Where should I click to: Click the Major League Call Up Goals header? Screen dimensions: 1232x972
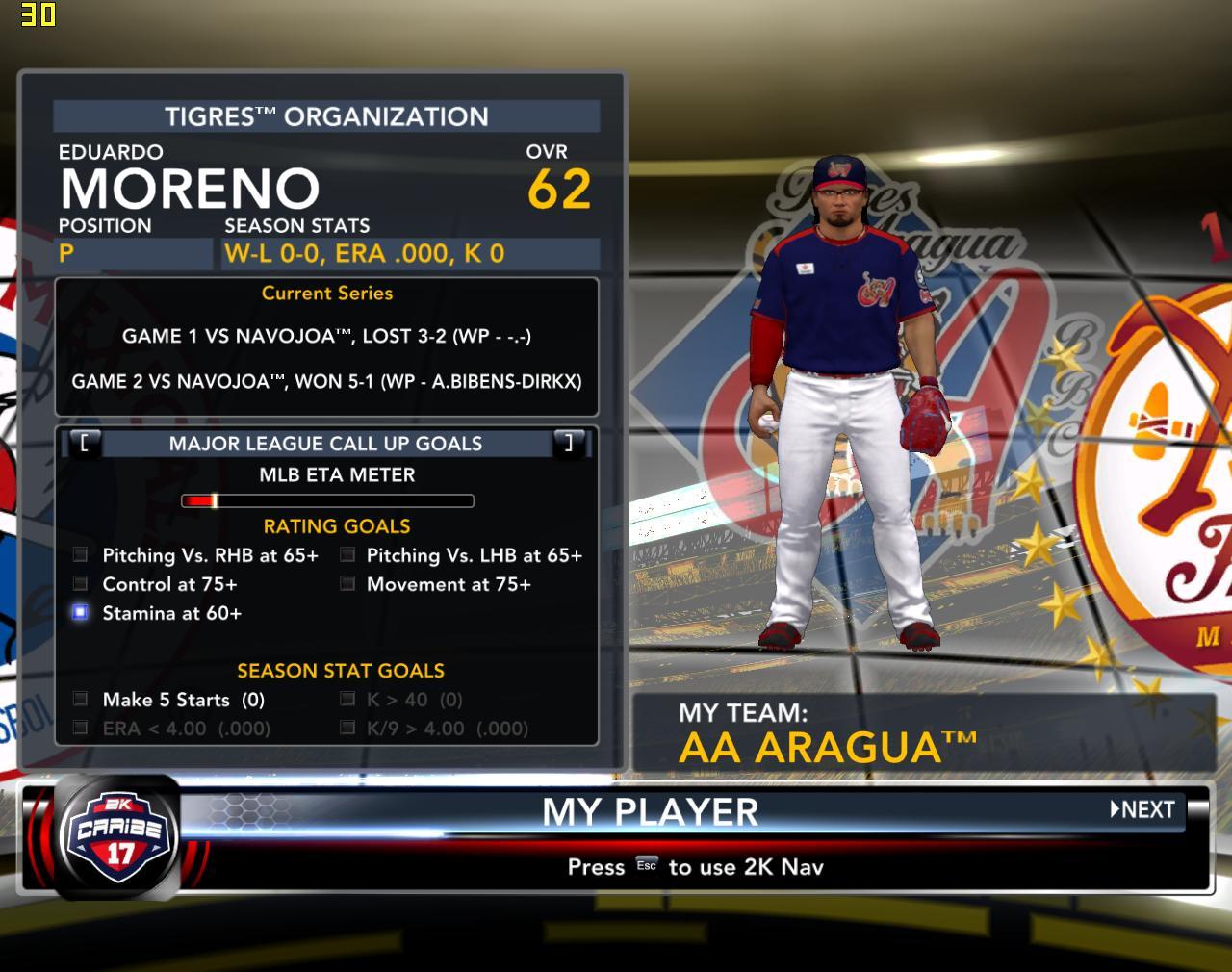325,444
